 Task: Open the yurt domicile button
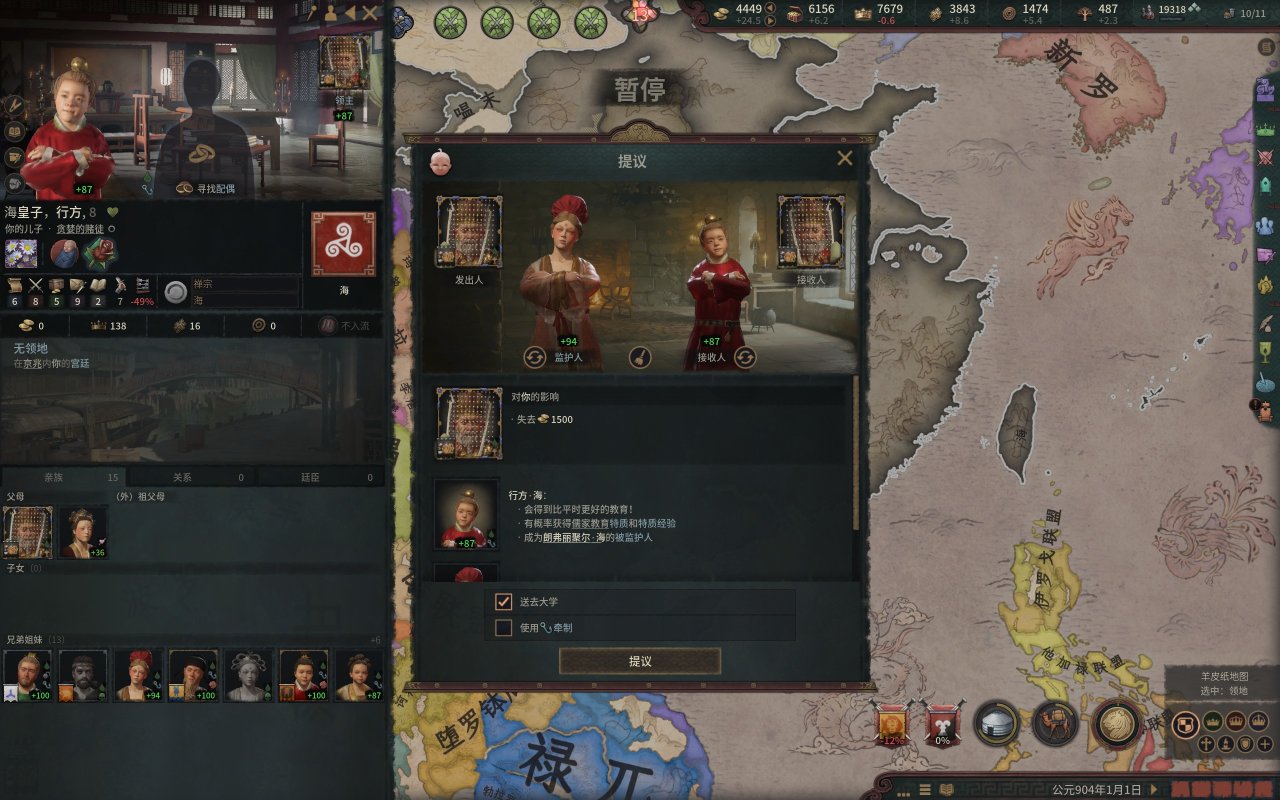(x=997, y=722)
